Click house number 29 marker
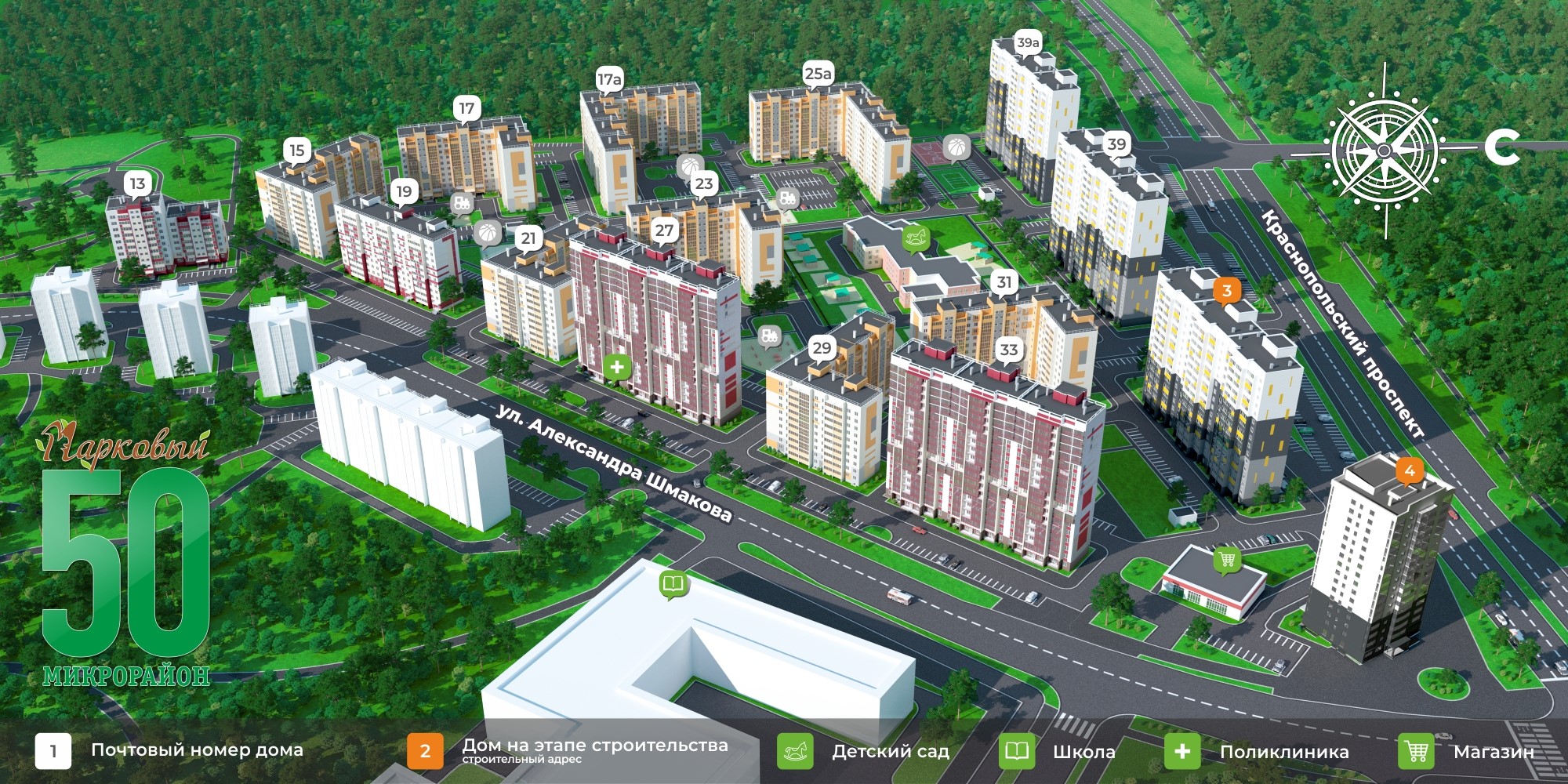This screenshot has height=784, width=1568. pos(822,348)
